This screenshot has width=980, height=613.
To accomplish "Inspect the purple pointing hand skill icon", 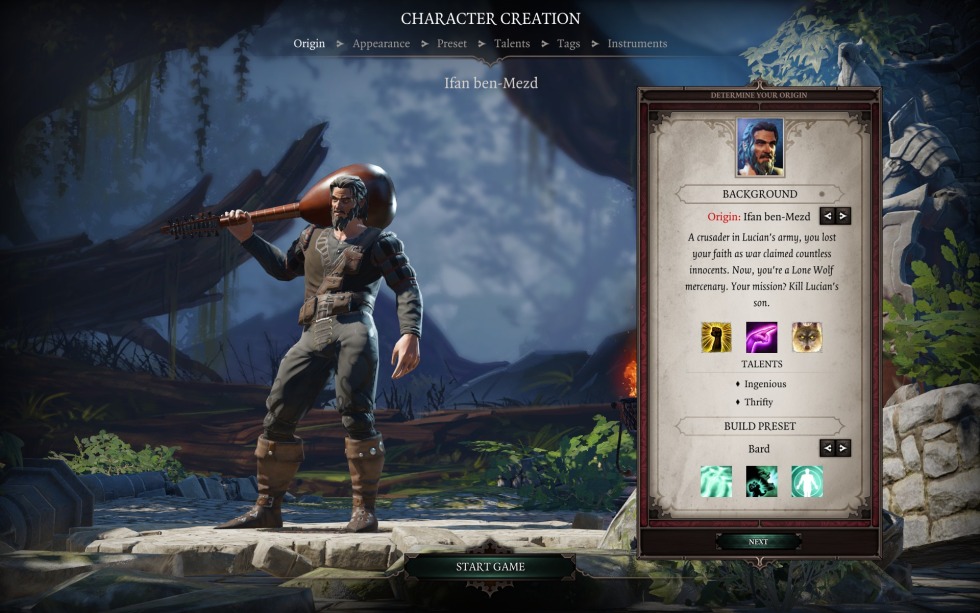I will pyautogui.click(x=761, y=337).
